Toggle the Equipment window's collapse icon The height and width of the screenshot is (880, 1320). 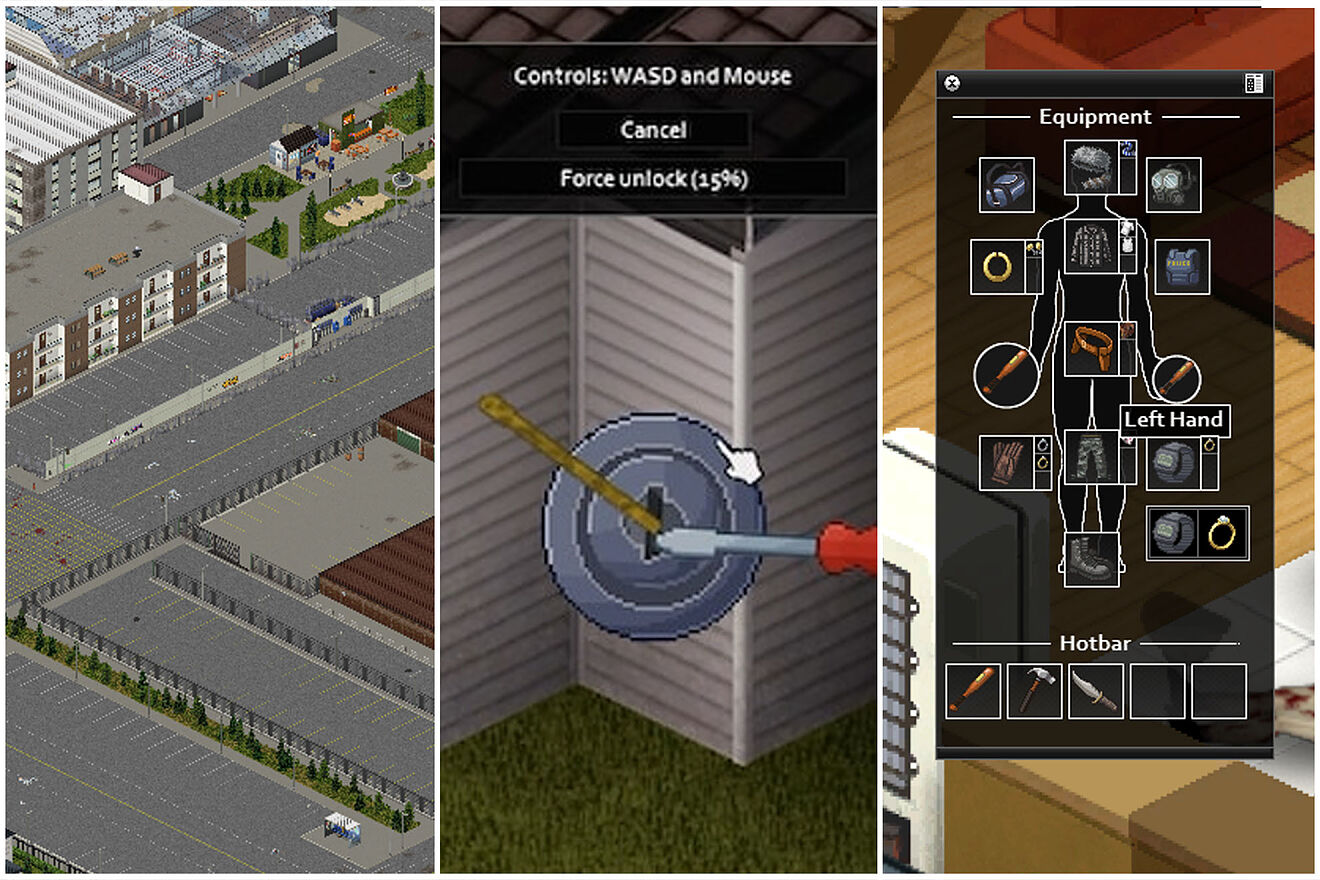[1254, 84]
